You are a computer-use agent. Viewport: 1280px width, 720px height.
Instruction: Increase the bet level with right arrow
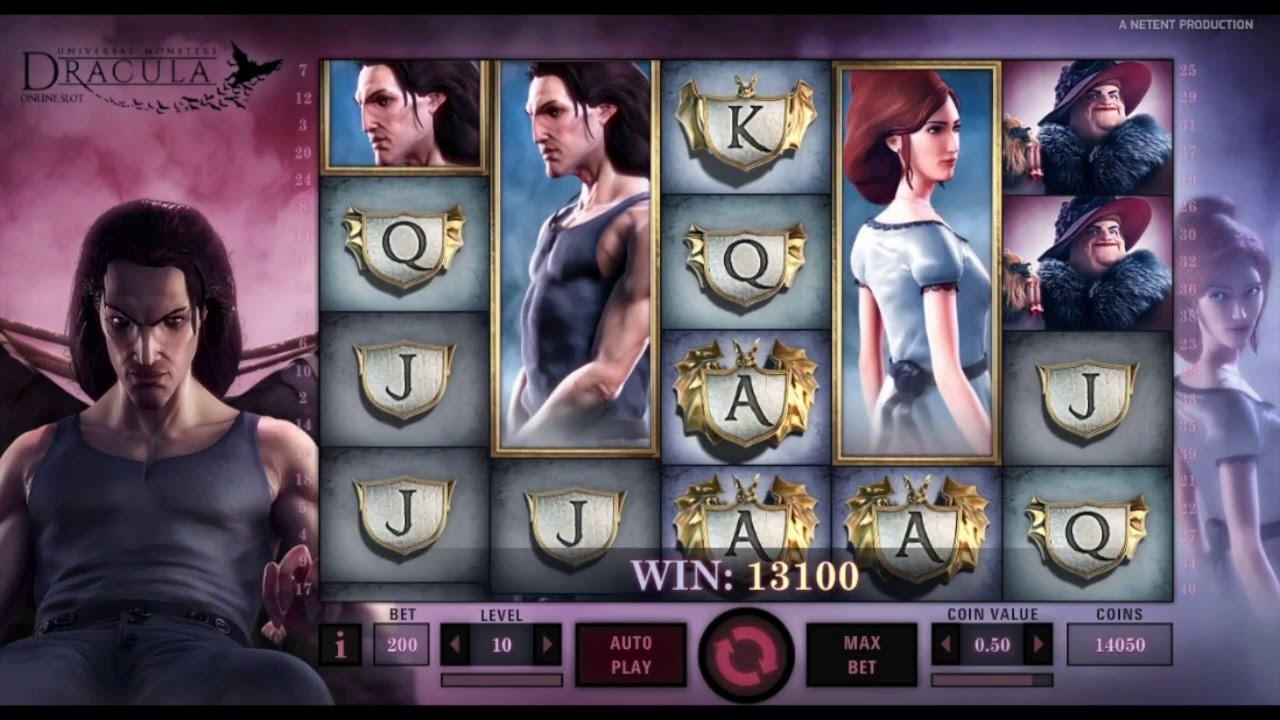pos(547,645)
